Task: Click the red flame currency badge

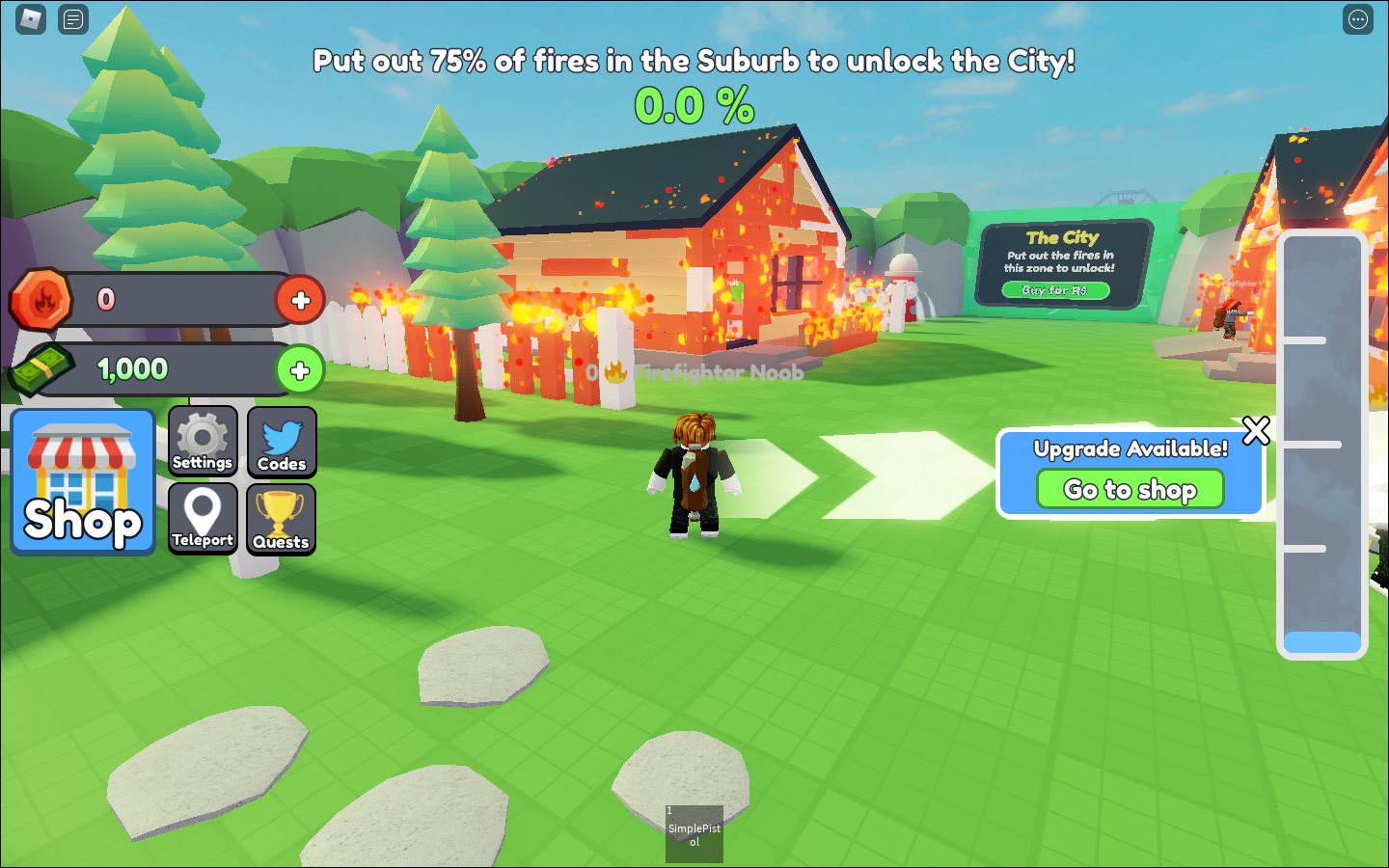Action: coord(41,299)
